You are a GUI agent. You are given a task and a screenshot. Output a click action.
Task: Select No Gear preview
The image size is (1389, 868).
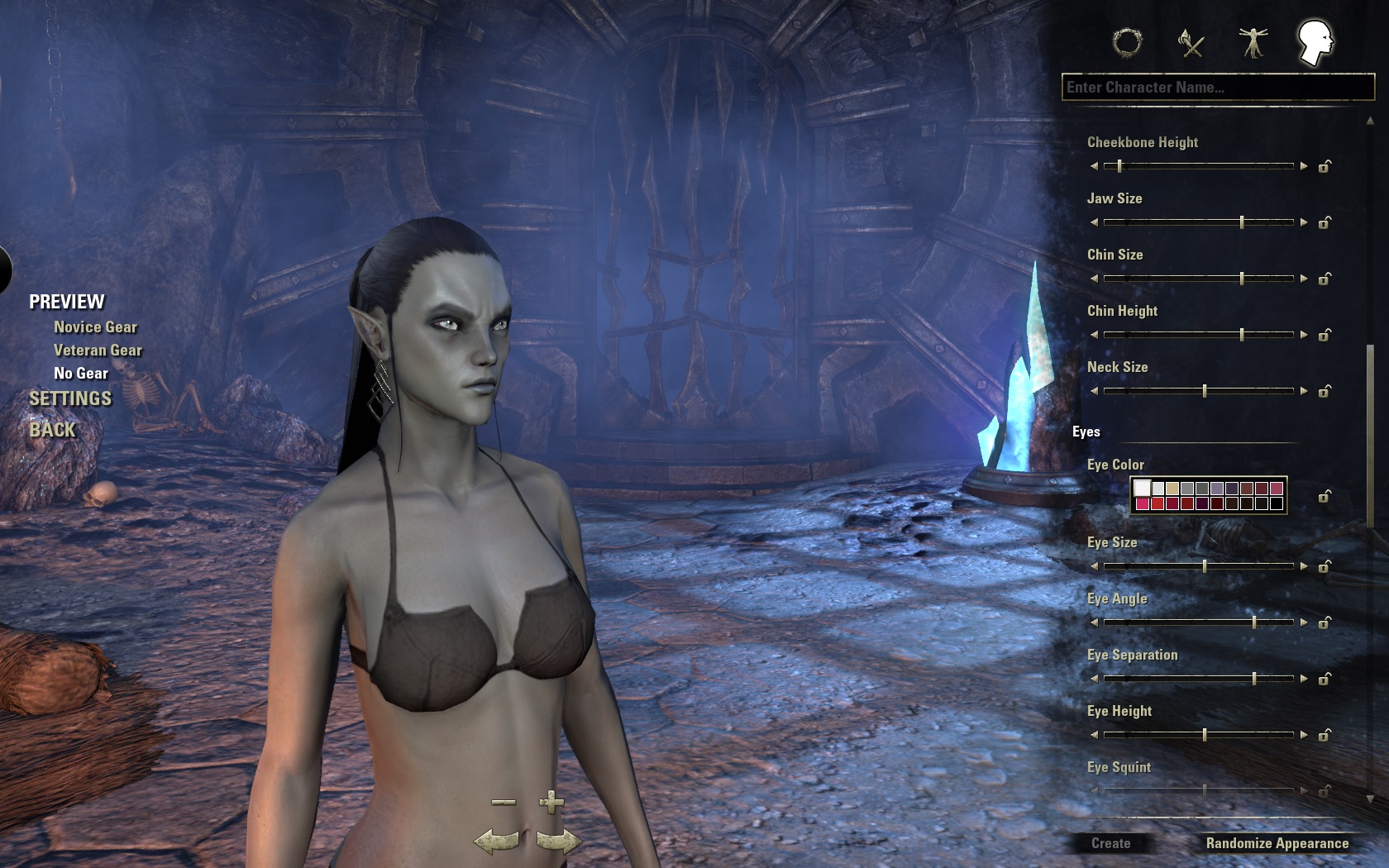tap(81, 374)
